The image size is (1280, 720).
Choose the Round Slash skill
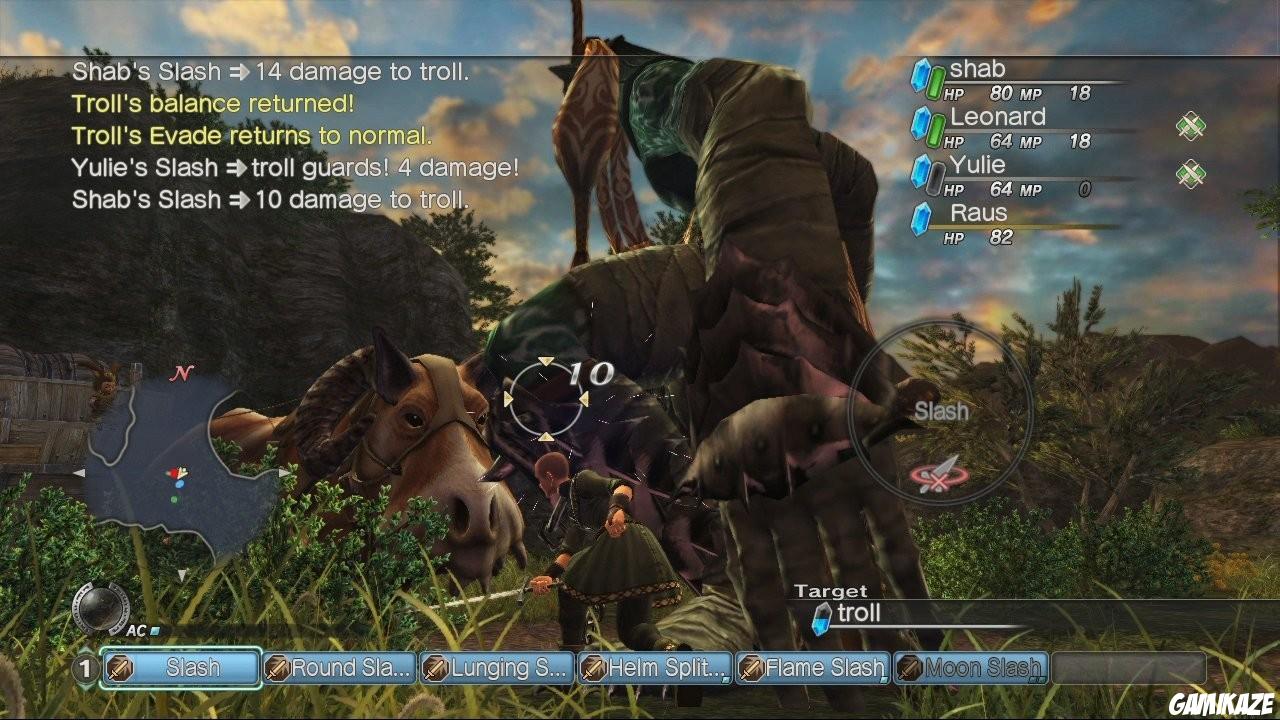click(340, 668)
